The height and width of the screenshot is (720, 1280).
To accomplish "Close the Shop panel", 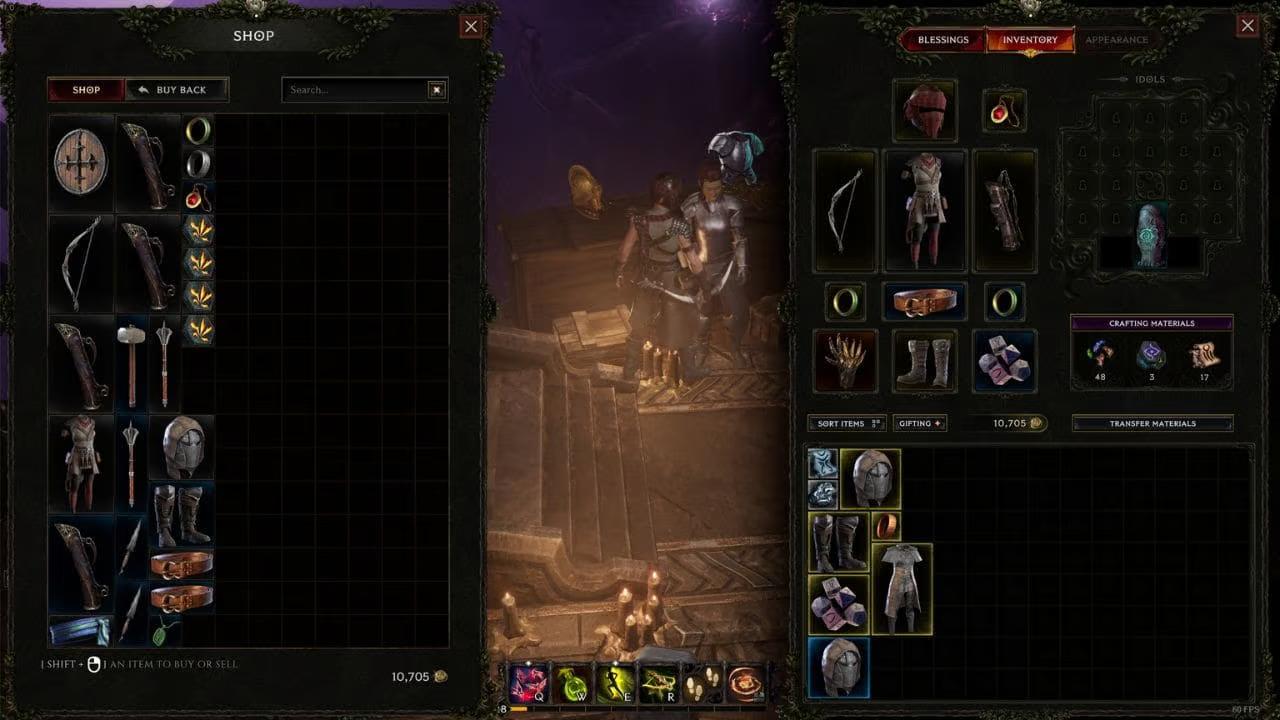I will pos(471,27).
